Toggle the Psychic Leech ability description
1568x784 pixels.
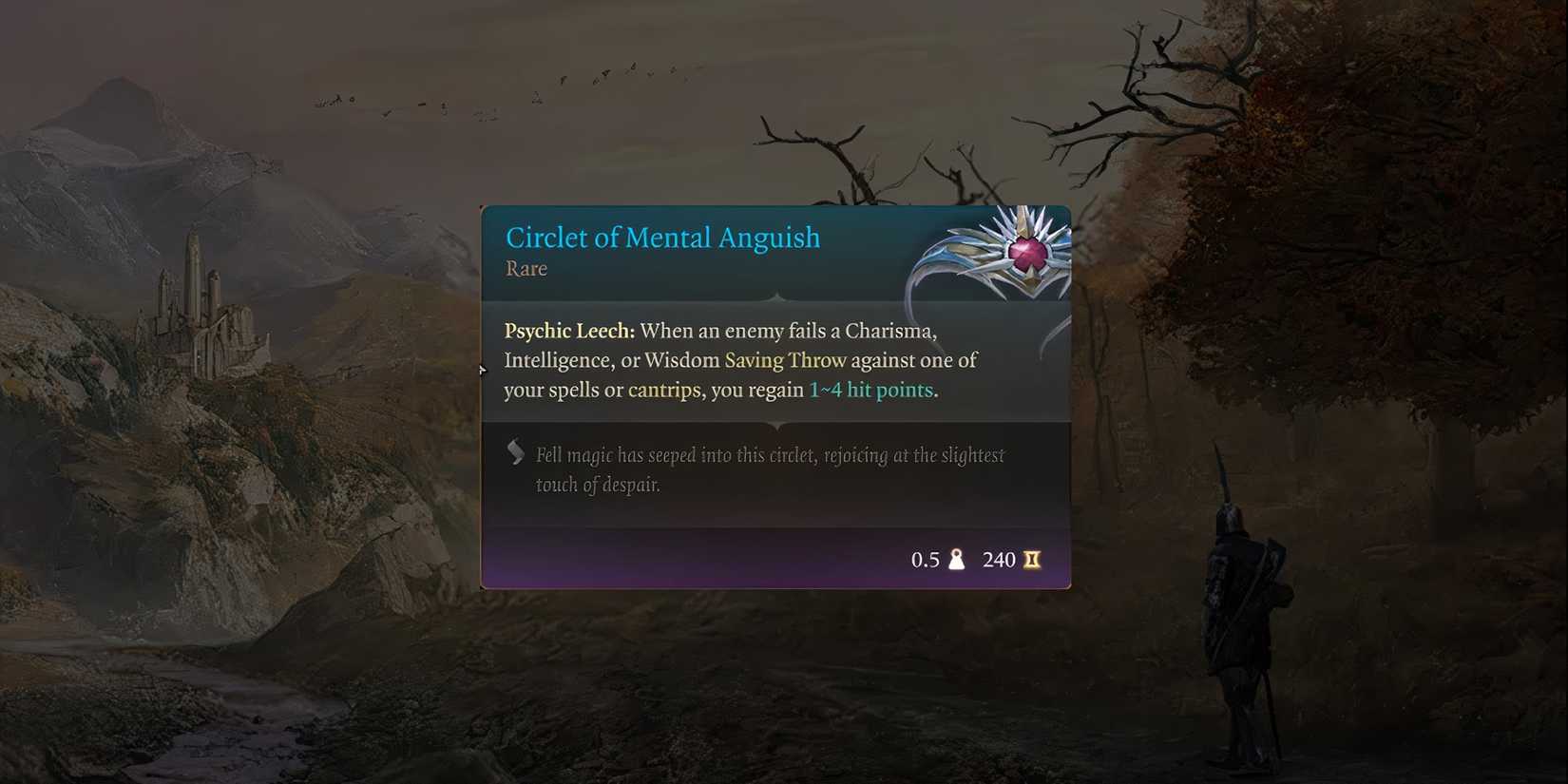[741, 360]
